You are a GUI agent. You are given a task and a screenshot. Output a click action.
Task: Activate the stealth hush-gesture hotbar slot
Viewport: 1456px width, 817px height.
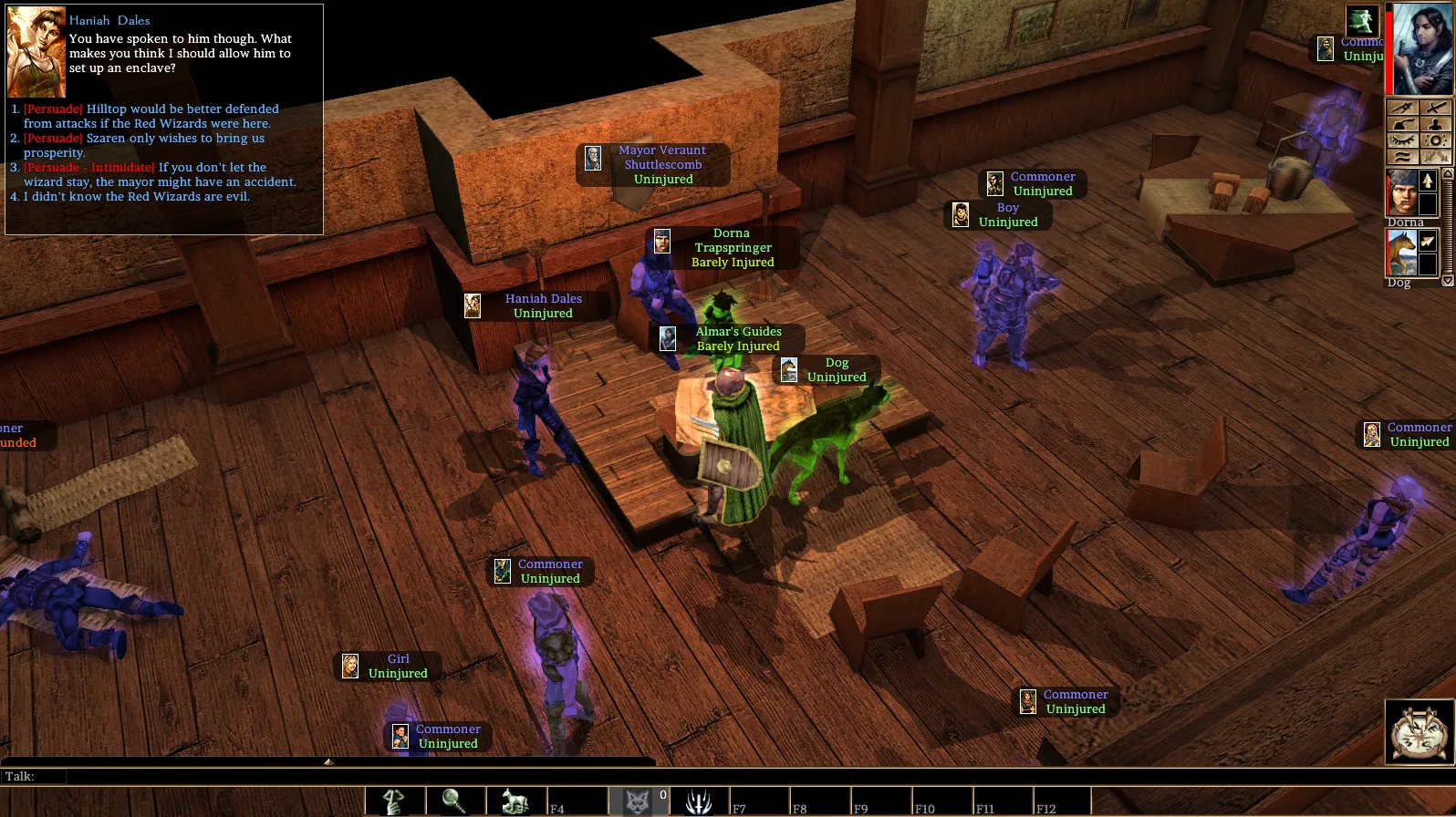(394, 801)
